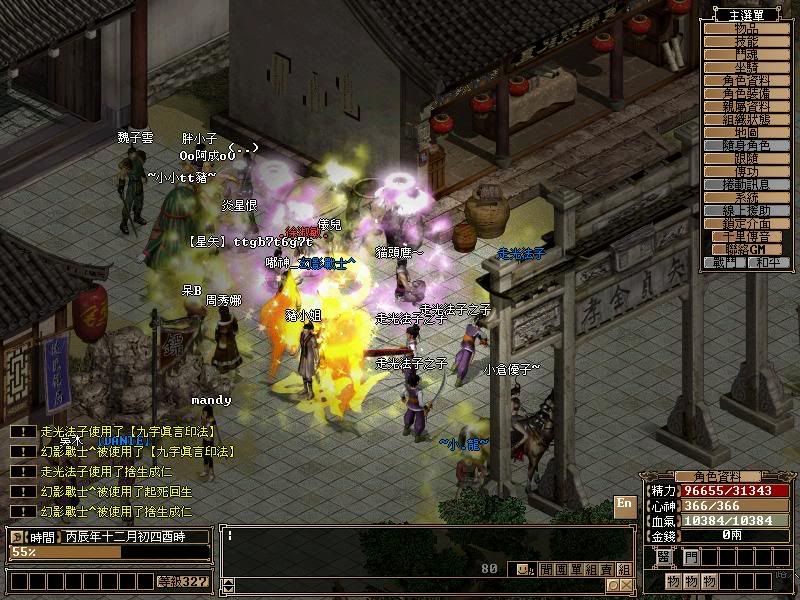Toggle the En input language button

[x=624, y=505]
